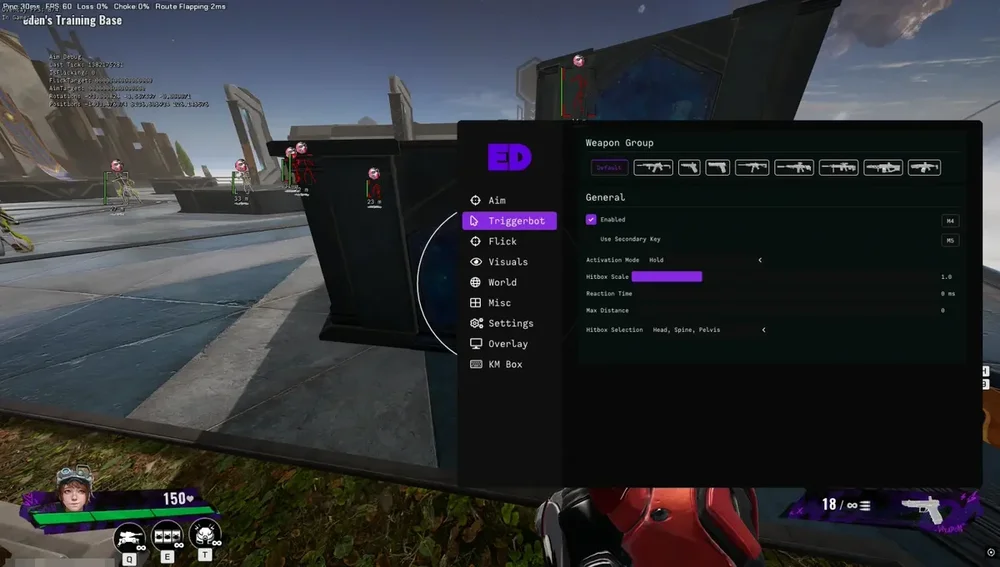Toggle the Enabled checkbox
This screenshot has width=1000, height=567.
pyautogui.click(x=591, y=219)
